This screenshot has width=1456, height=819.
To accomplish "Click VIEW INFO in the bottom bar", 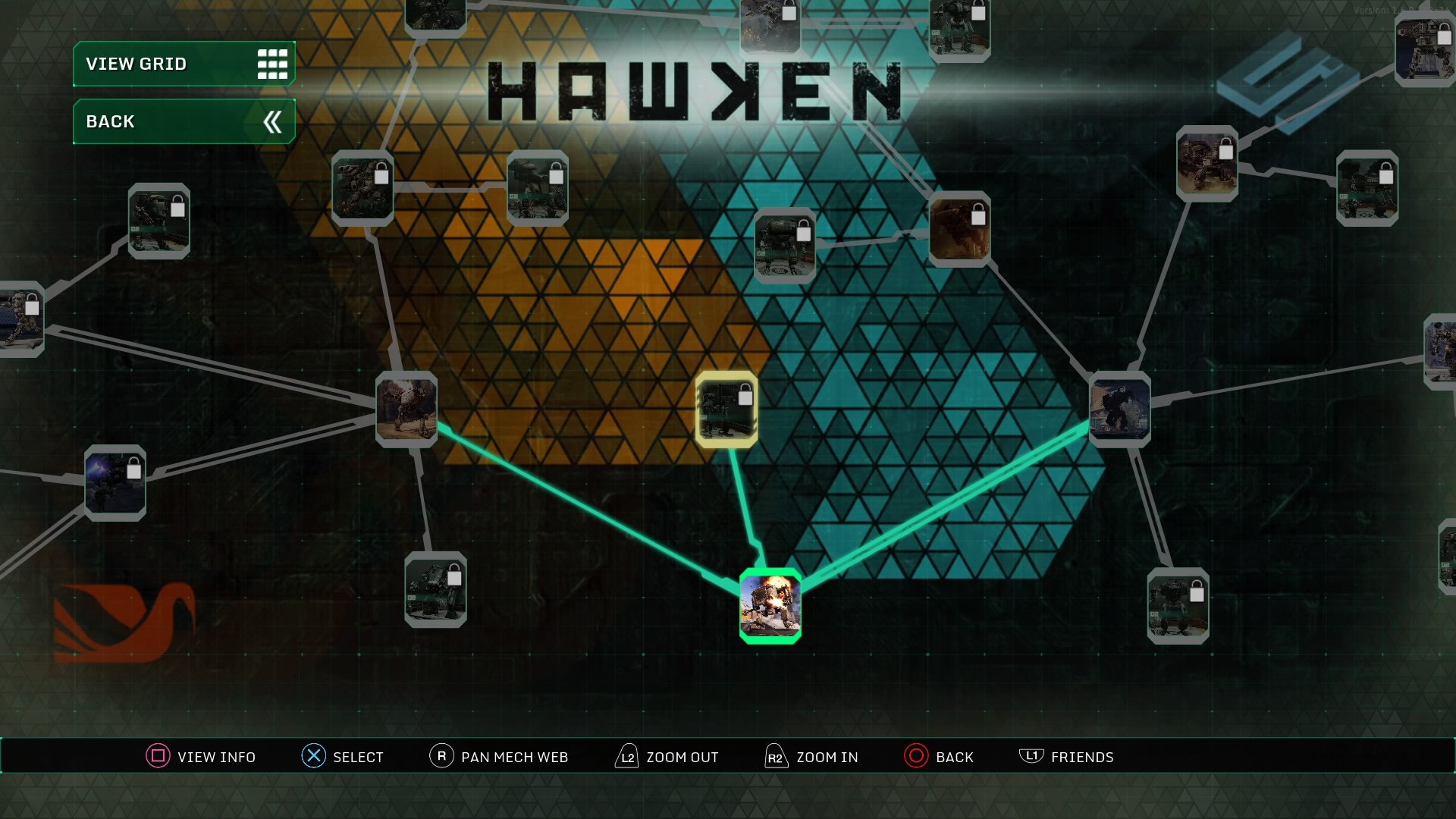I will pyautogui.click(x=200, y=756).
